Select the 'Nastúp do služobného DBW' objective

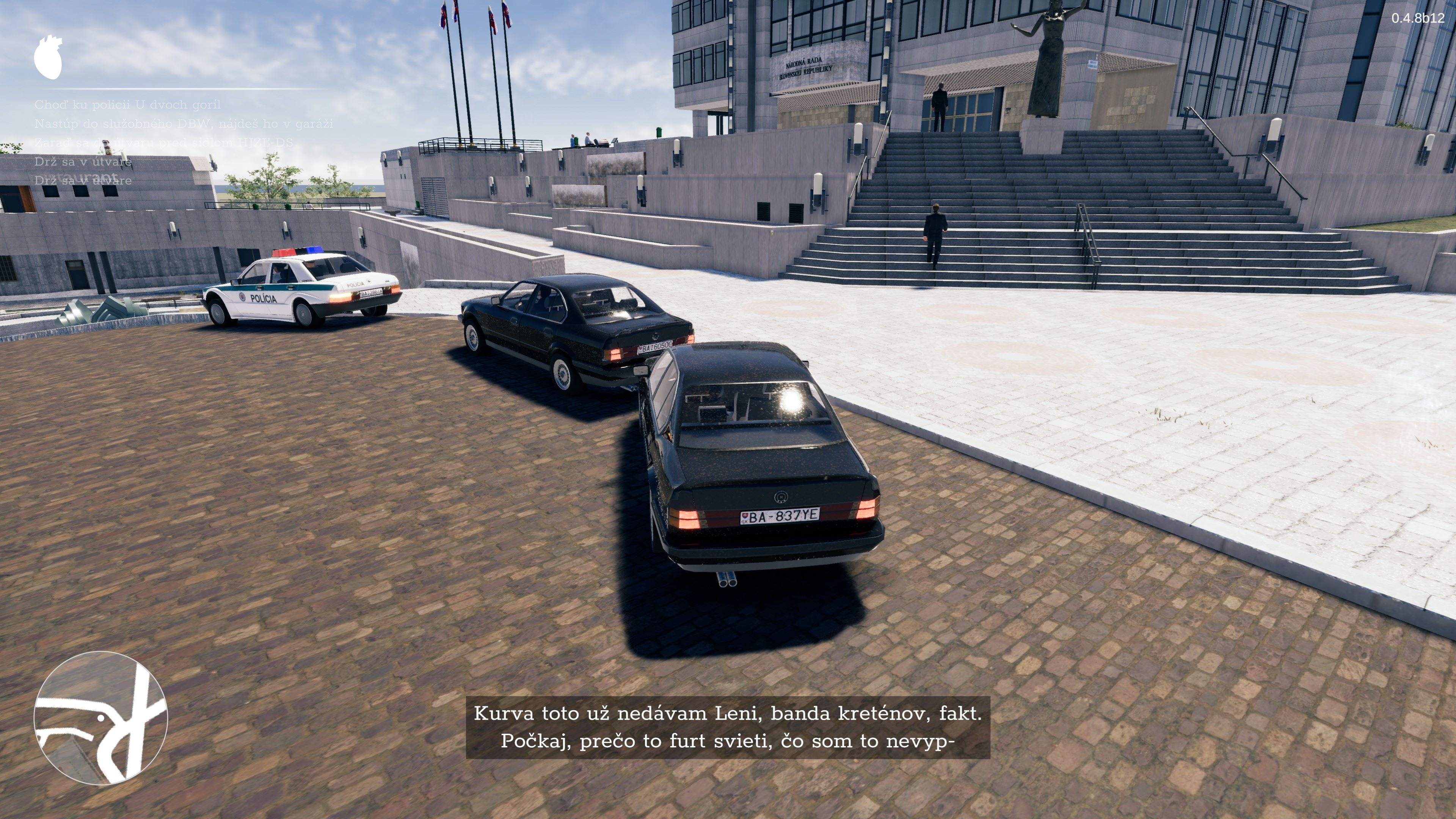tap(184, 123)
